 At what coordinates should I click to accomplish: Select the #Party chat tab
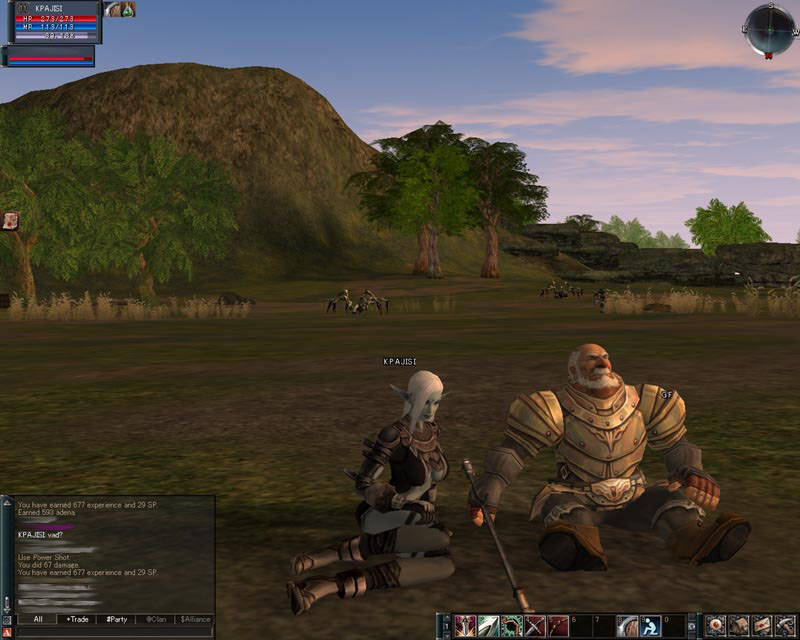coord(117,619)
